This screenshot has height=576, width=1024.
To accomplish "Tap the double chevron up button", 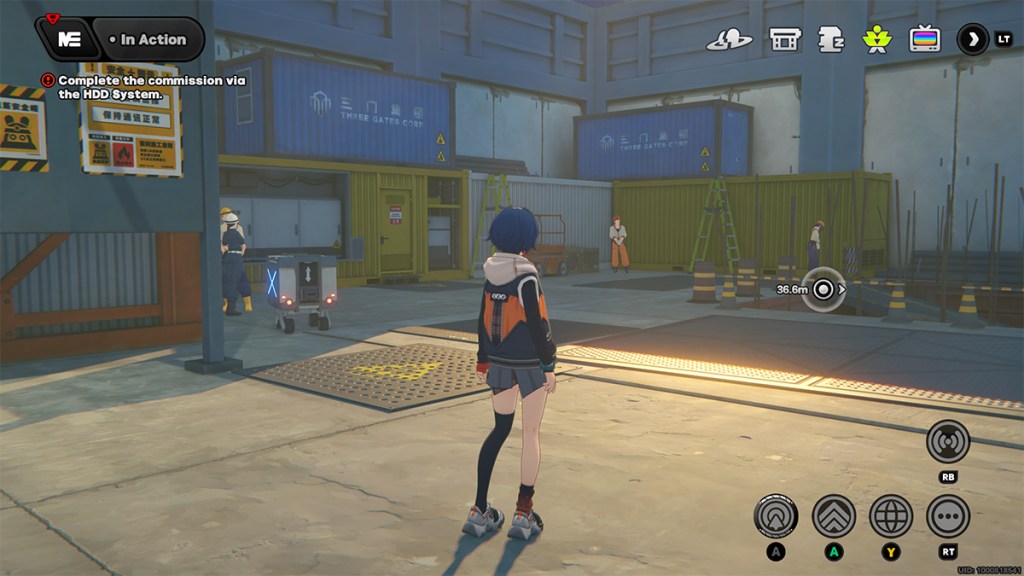I will coord(833,516).
